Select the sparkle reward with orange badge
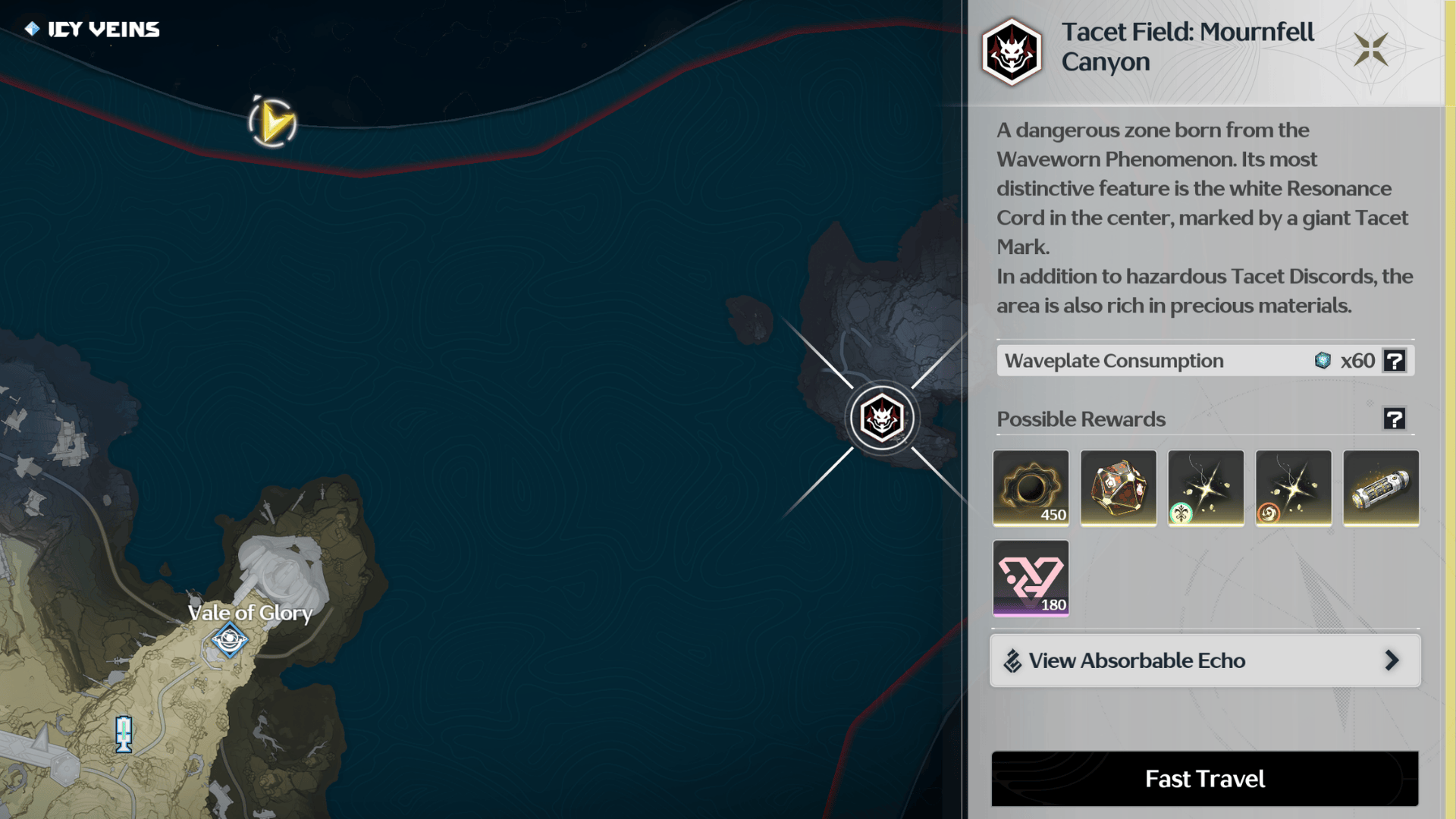 (1293, 488)
